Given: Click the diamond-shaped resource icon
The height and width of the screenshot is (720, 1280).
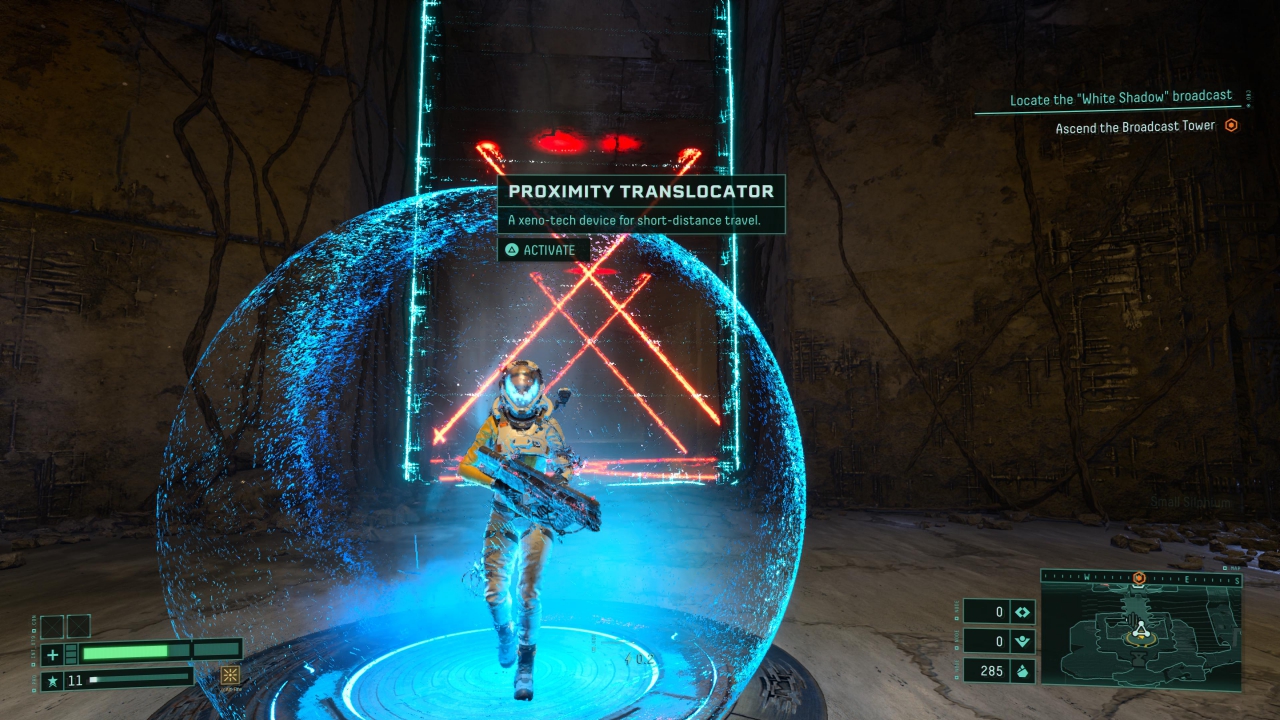Looking at the screenshot, I should tap(1022, 612).
